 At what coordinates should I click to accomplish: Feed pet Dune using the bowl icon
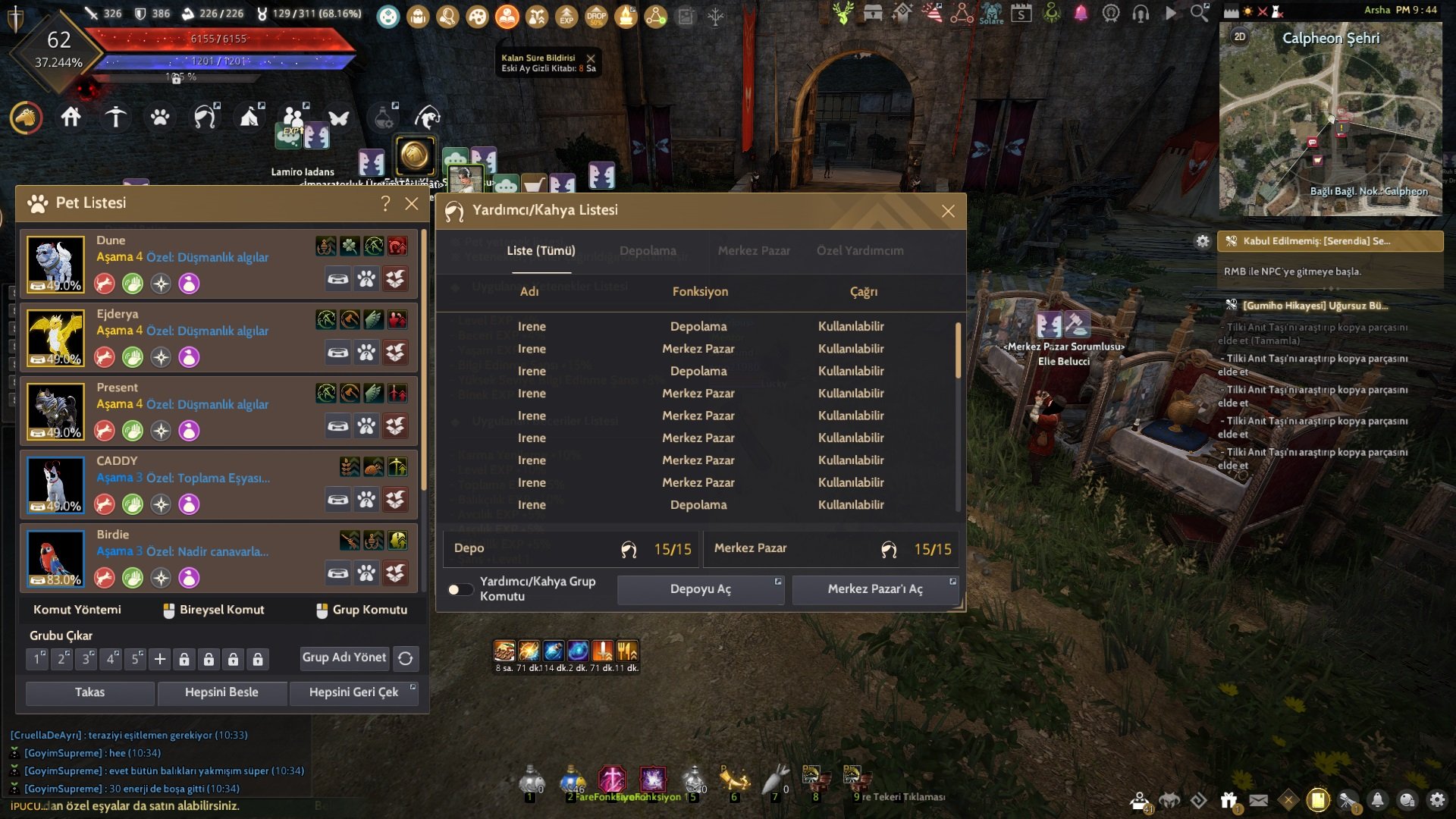click(x=337, y=279)
